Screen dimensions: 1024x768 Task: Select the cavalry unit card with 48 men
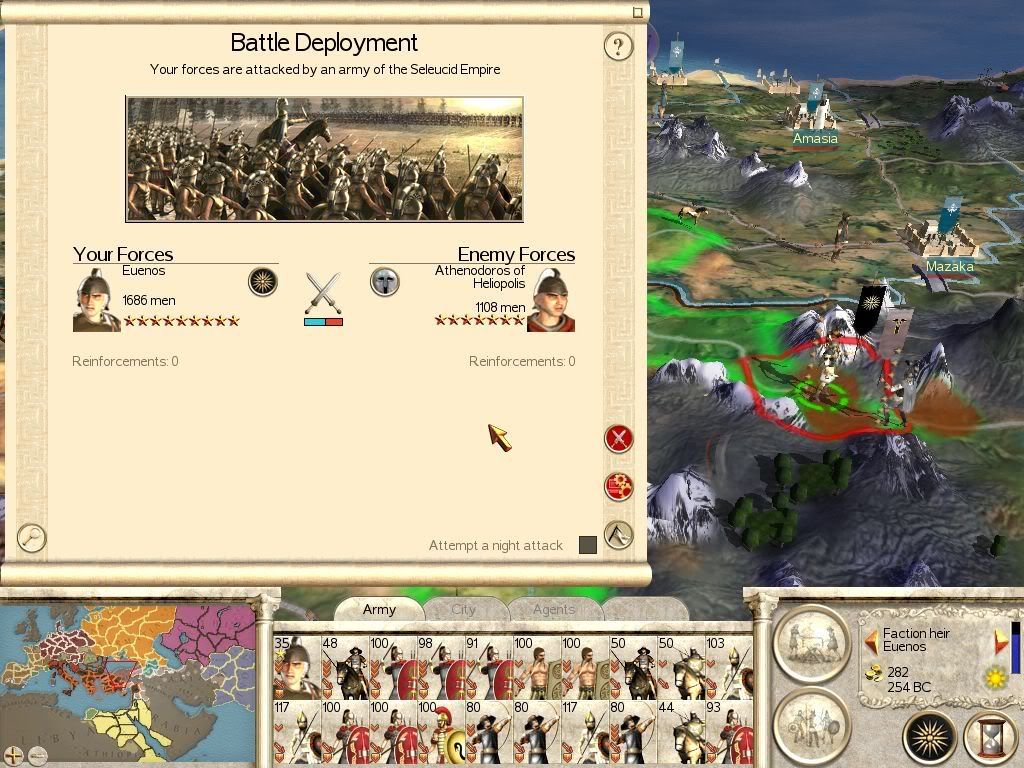point(344,666)
